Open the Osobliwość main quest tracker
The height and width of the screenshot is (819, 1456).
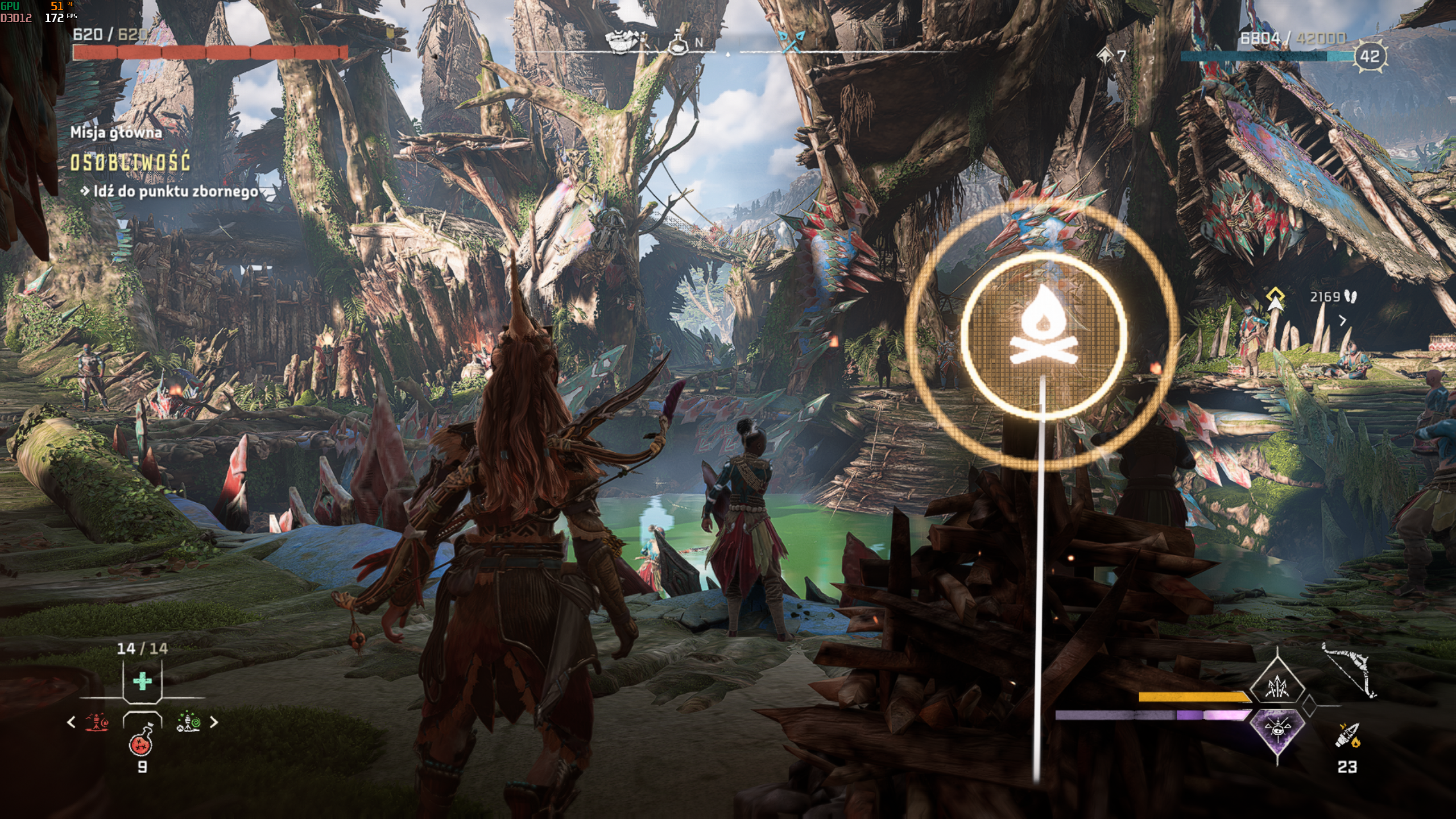click(x=130, y=163)
